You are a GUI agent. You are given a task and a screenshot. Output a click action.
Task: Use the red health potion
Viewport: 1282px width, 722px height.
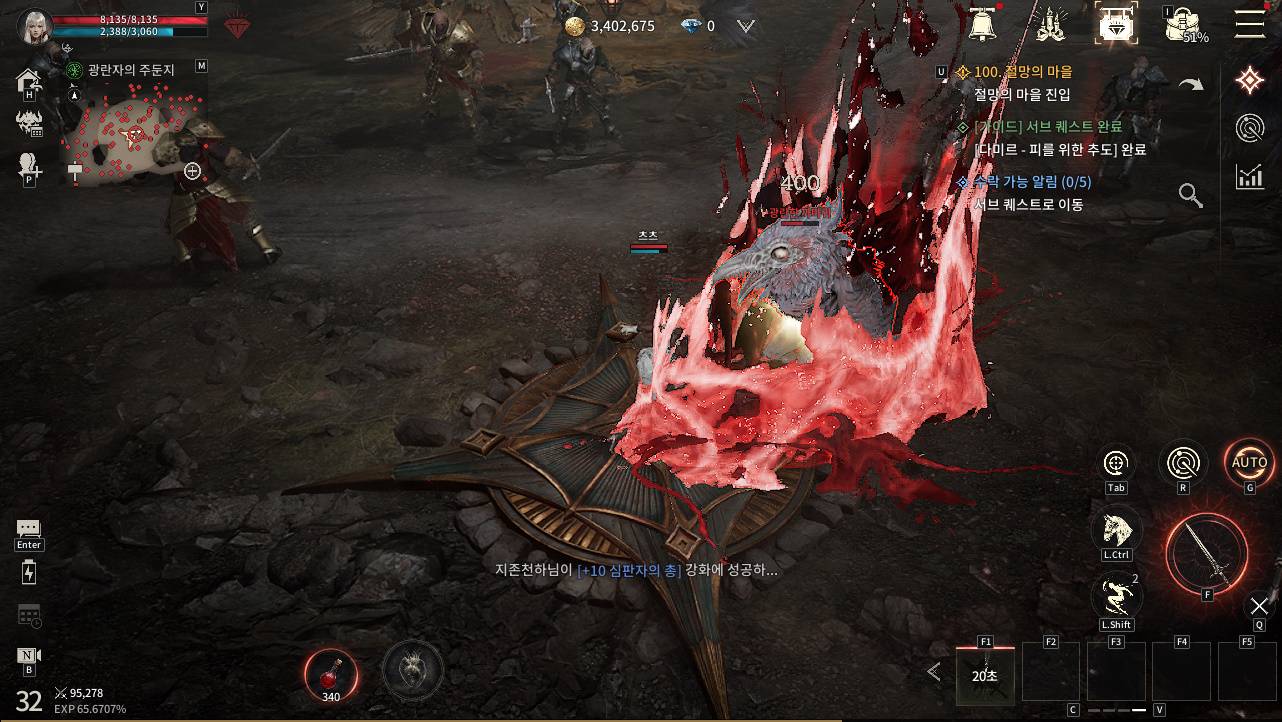click(x=330, y=670)
